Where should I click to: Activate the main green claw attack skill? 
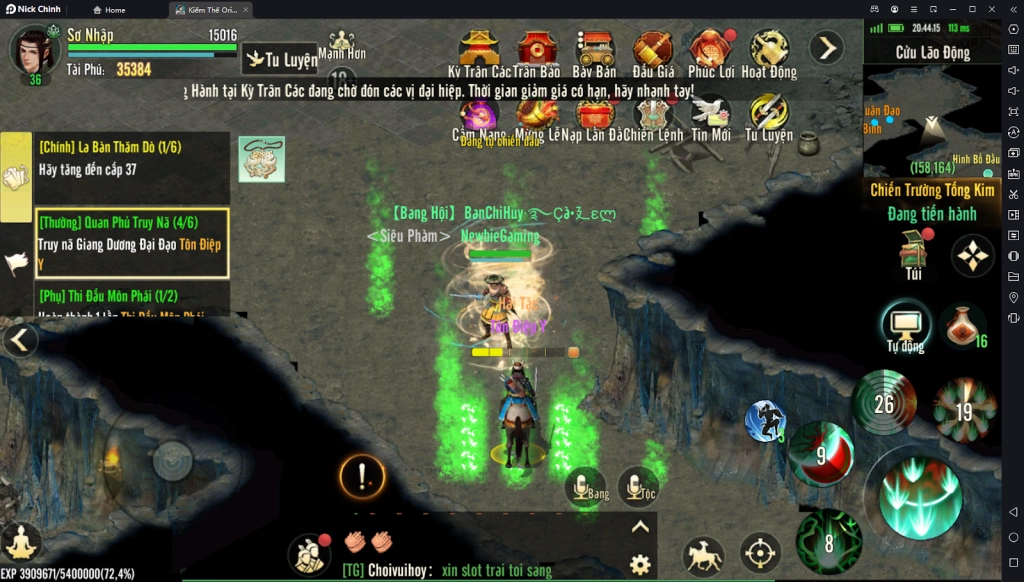[920, 495]
